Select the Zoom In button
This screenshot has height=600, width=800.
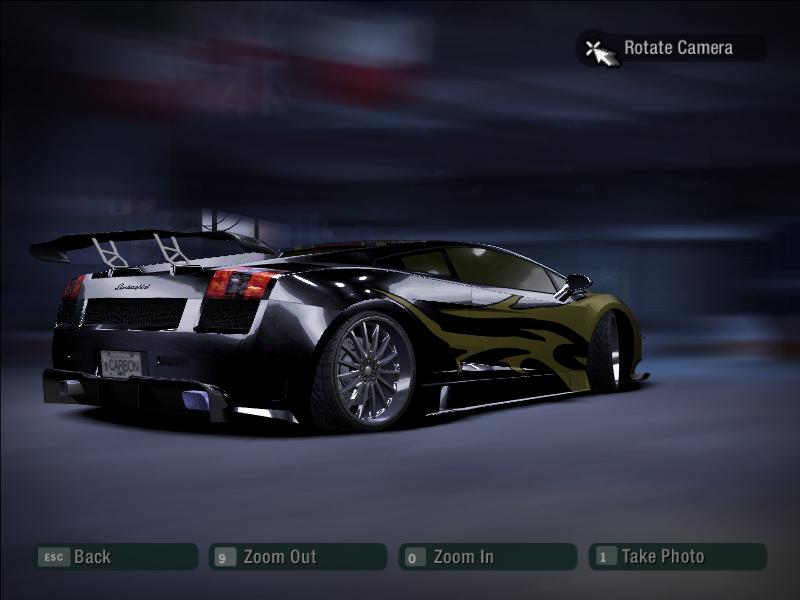click(487, 557)
